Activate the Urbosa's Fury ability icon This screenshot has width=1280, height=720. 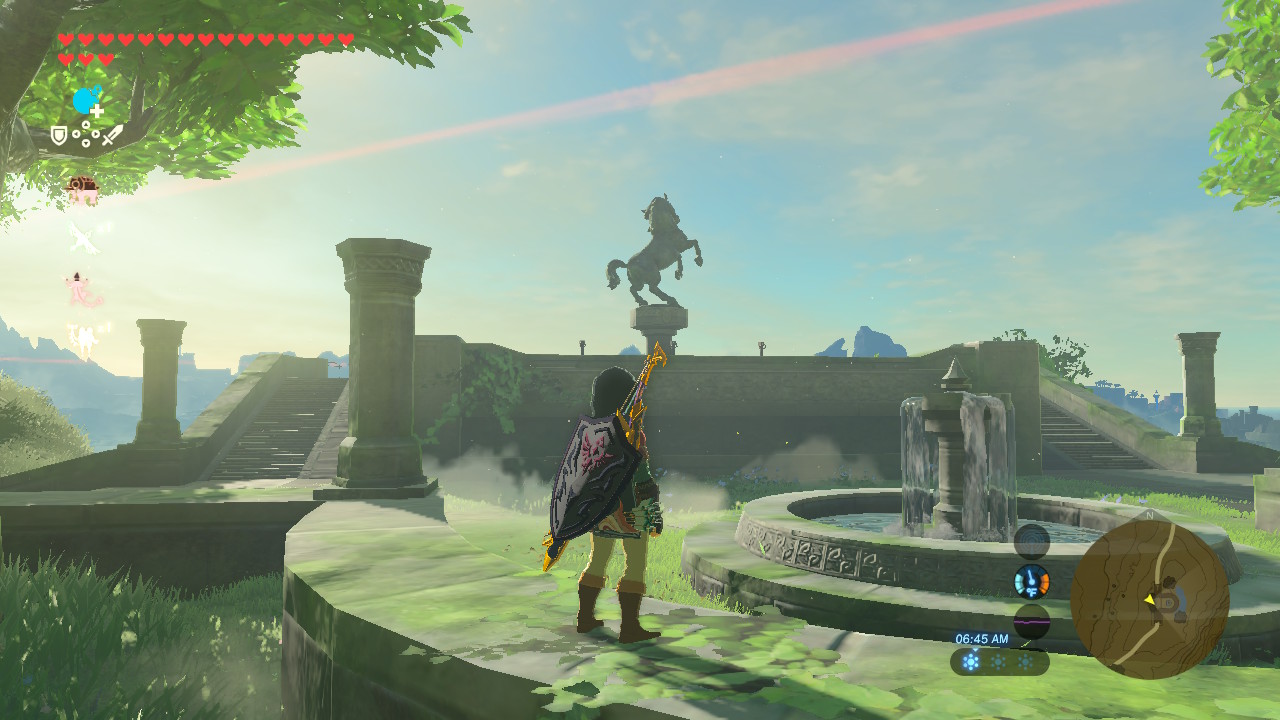tap(82, 339)
